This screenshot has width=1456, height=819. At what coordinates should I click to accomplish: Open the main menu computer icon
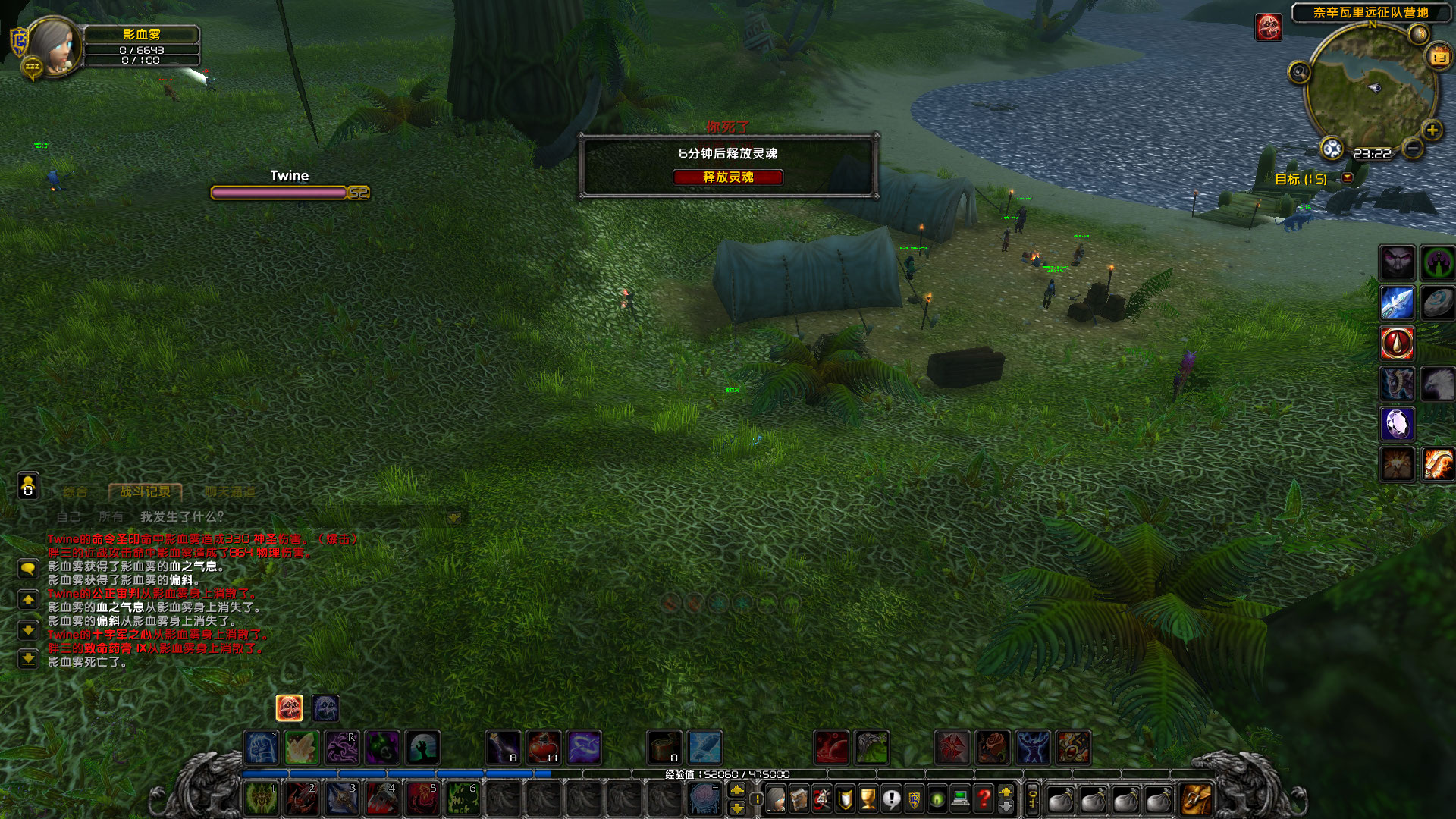point(961,800)
